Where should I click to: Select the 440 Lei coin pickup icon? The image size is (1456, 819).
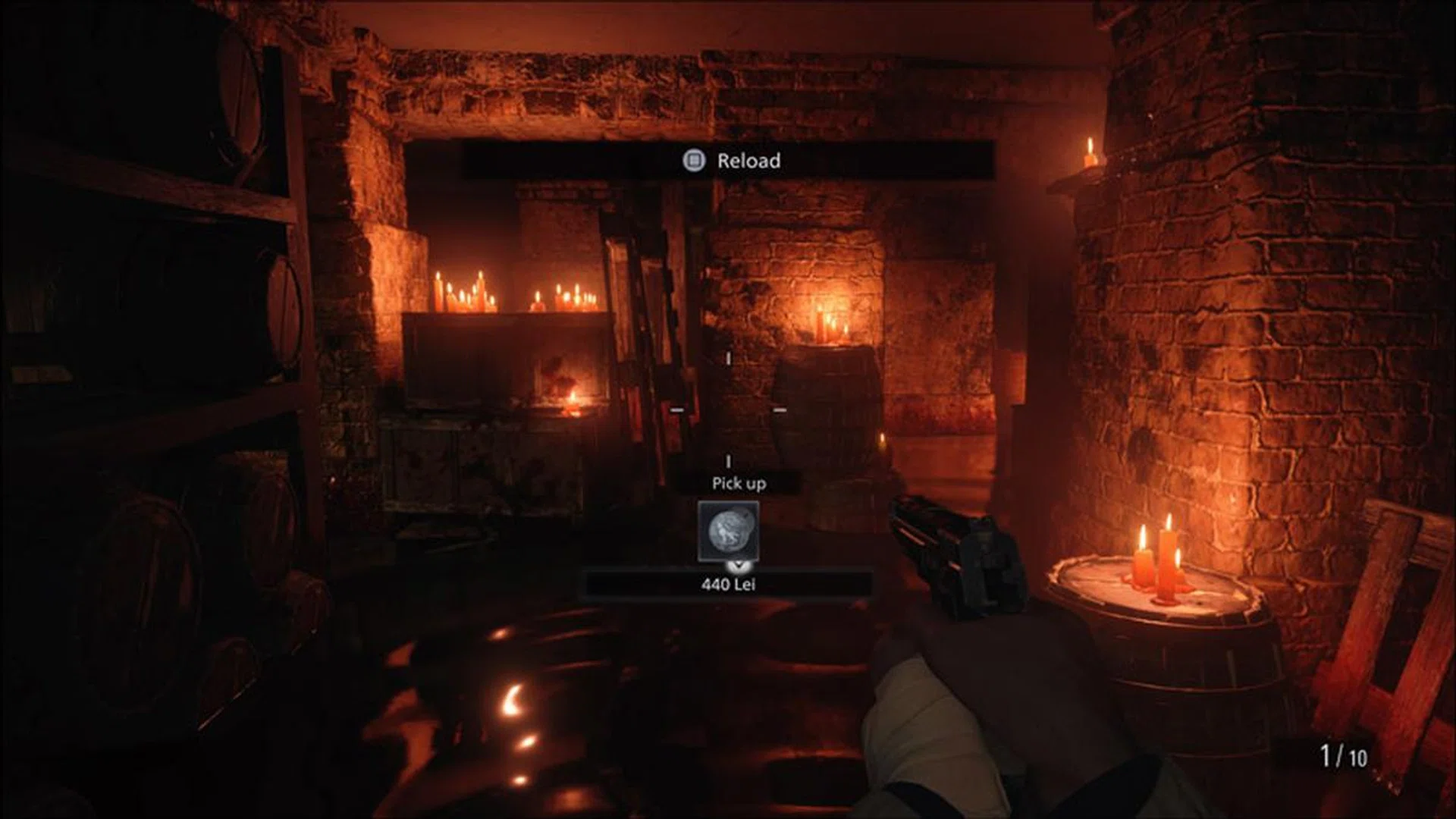tap(728, 531)
